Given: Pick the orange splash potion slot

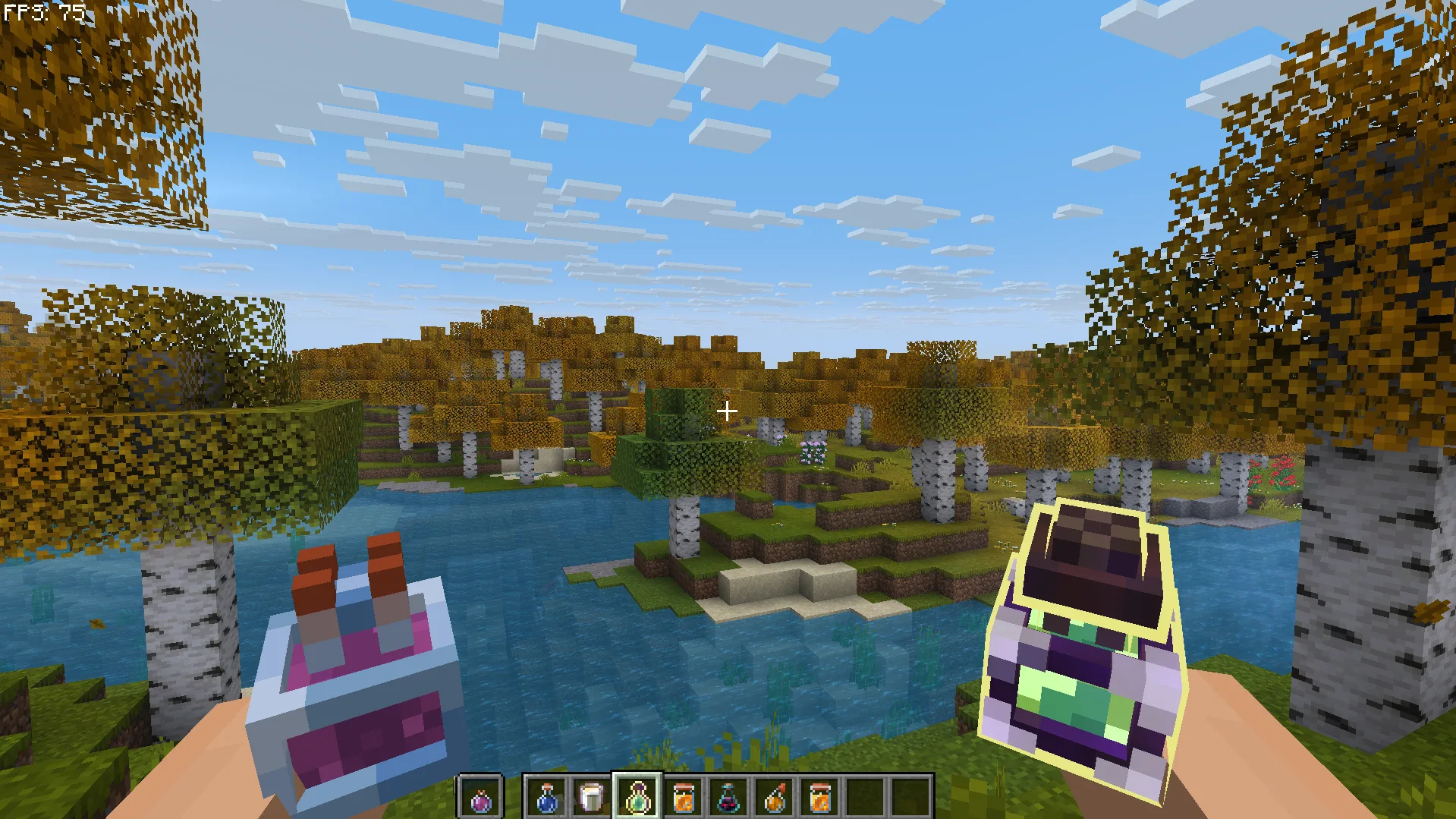Looking at the screenshot, I should pos(774,798).
